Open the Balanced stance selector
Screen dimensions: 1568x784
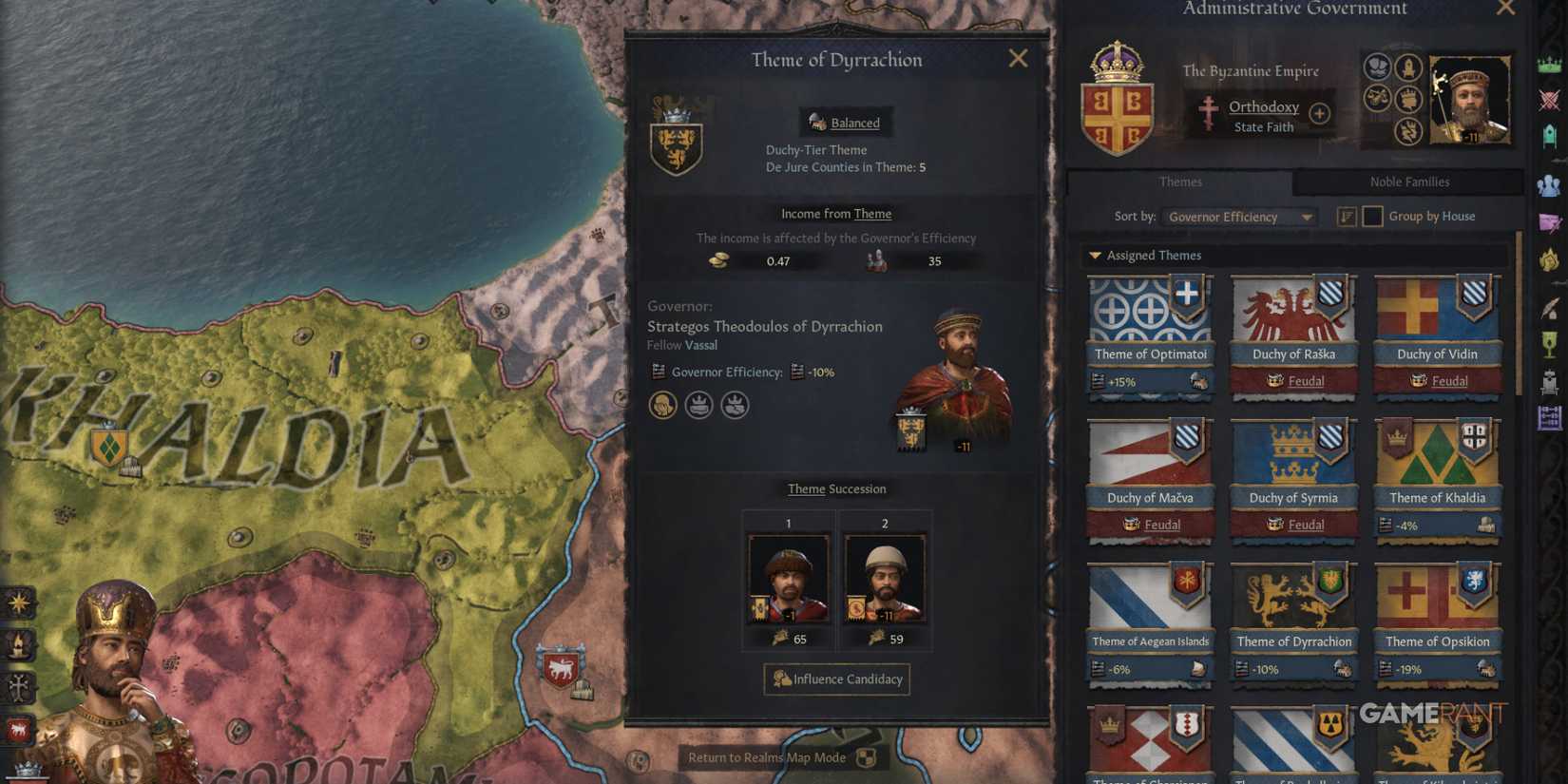(x=845, y=123)
